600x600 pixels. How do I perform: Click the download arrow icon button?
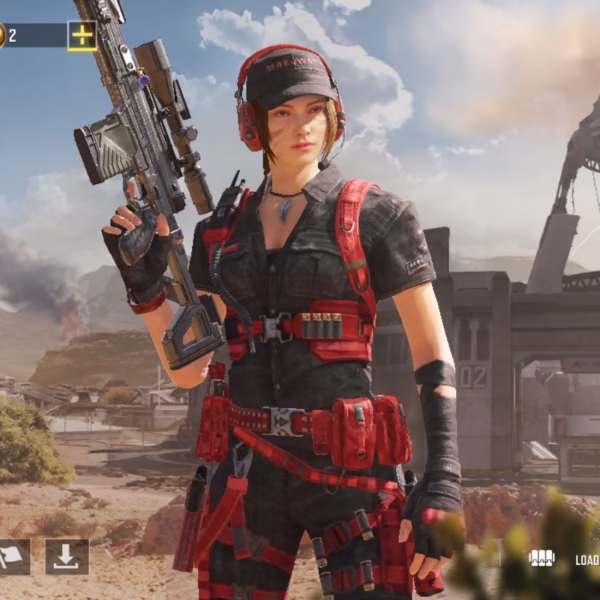coord(67,558)
